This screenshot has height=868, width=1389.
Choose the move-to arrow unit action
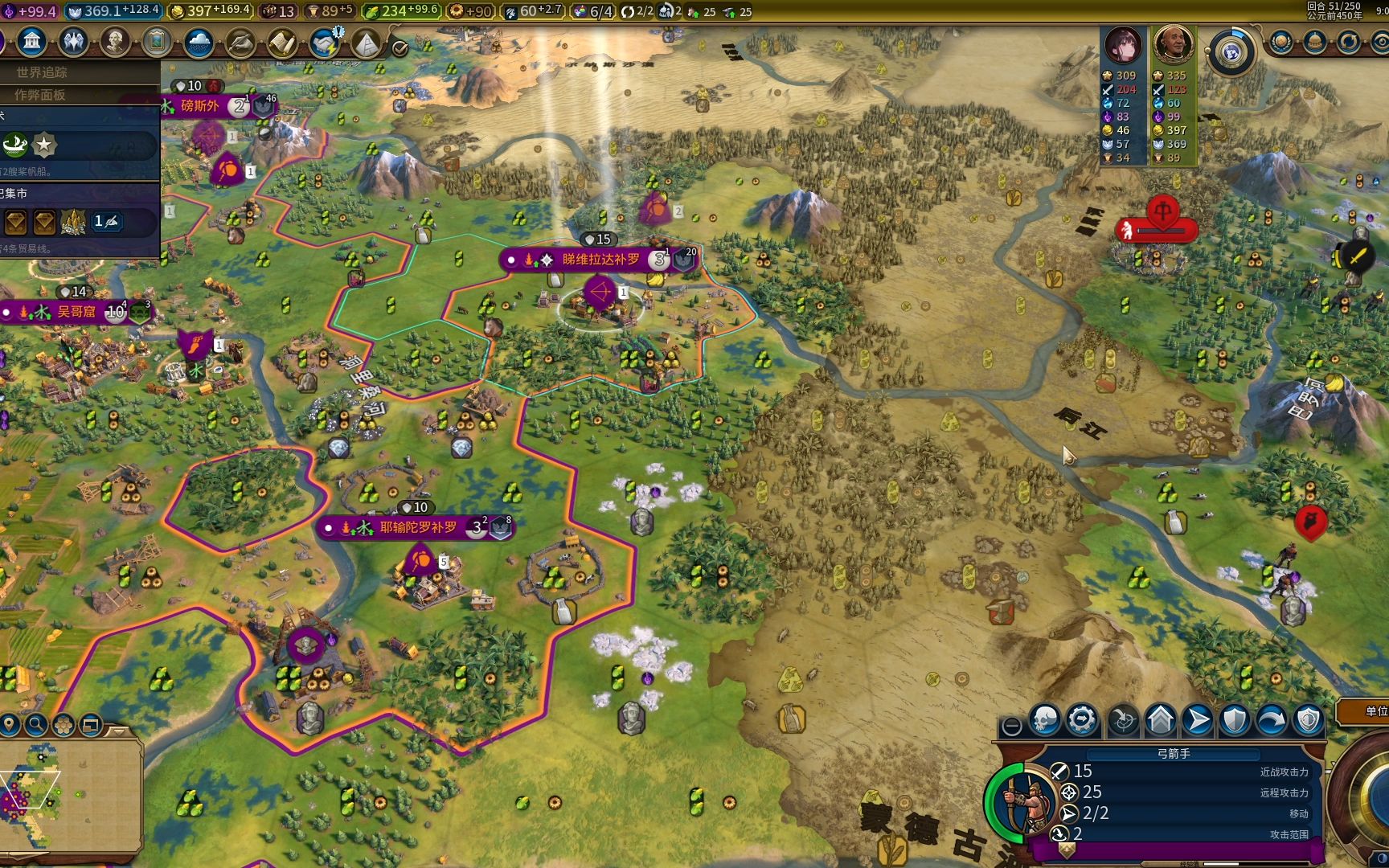(1197, 721)
